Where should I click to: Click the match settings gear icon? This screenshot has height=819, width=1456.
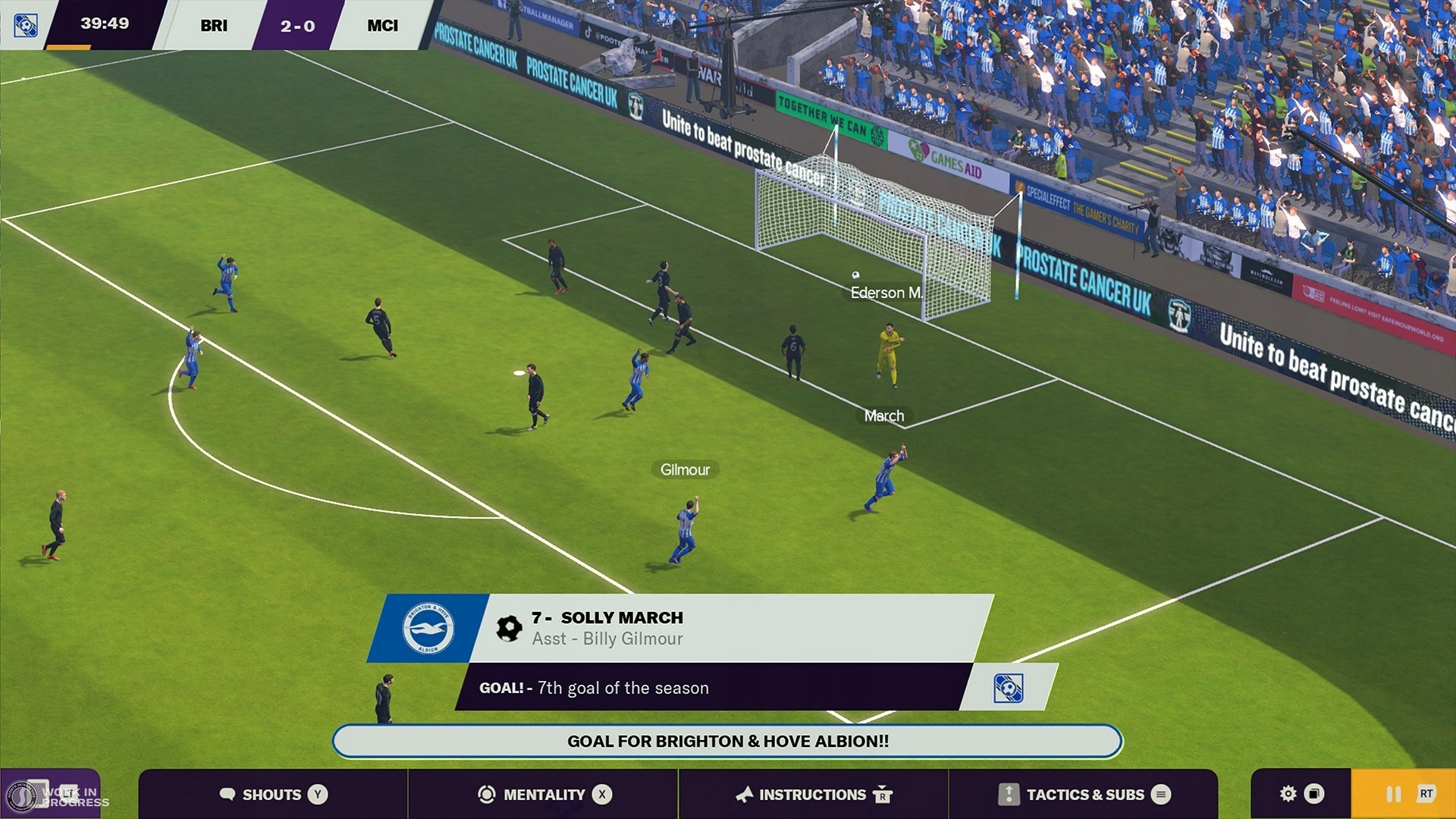(x=1287, y=794)
